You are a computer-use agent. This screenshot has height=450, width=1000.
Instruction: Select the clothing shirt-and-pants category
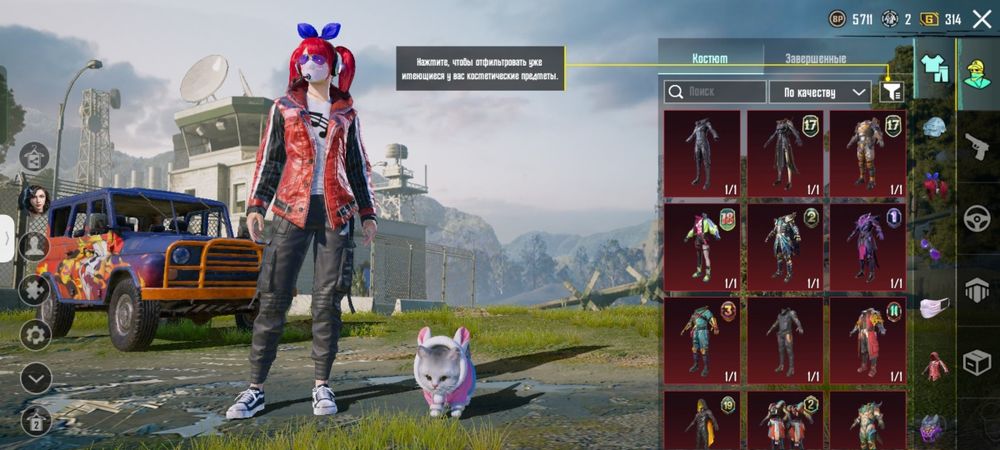pyautogui.click(x=934, y=68)
